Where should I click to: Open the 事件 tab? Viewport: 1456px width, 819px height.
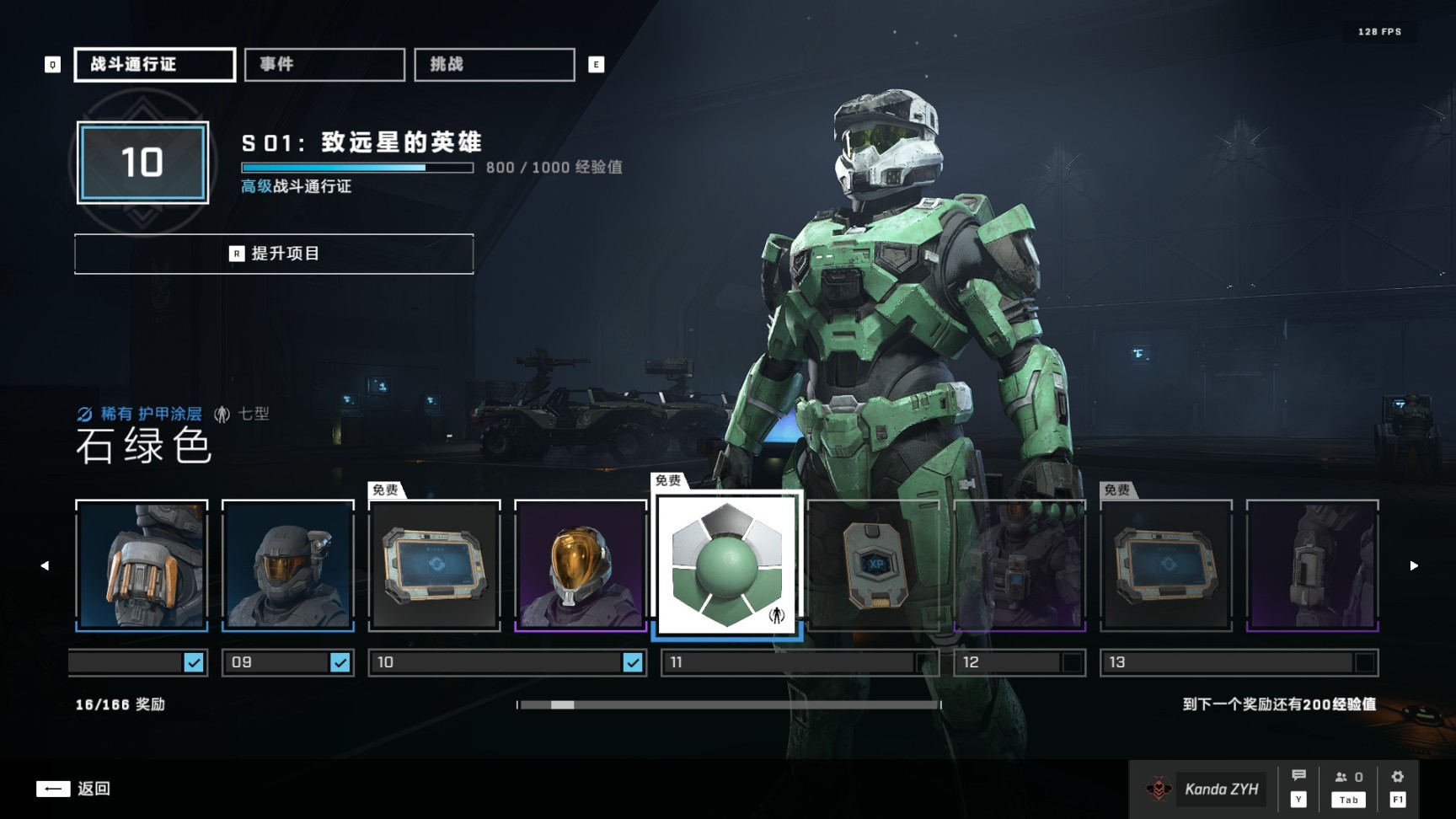click(x=324, y=65)
